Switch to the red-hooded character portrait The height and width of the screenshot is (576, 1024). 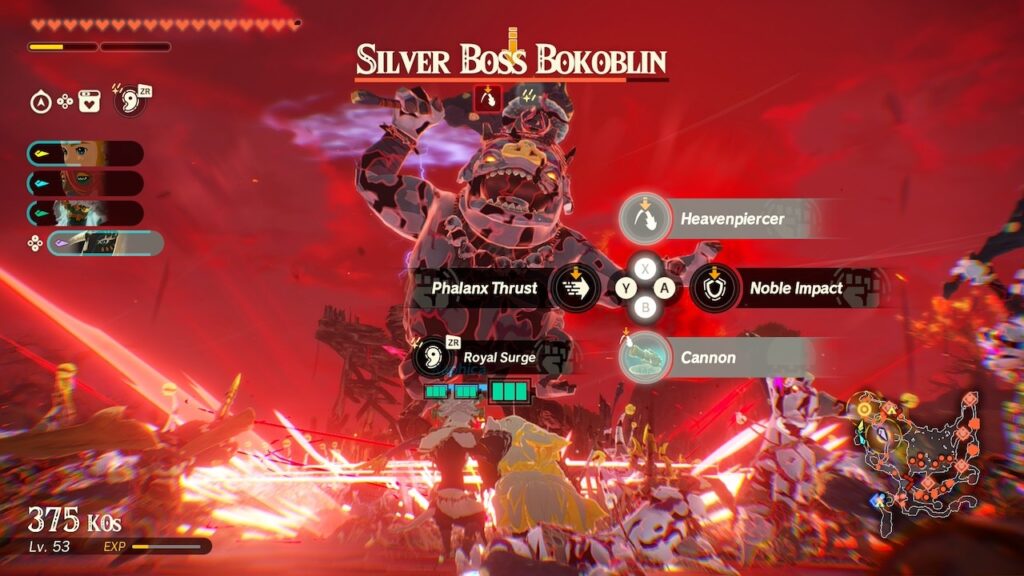pyautogui.click(x=84, y=183)
